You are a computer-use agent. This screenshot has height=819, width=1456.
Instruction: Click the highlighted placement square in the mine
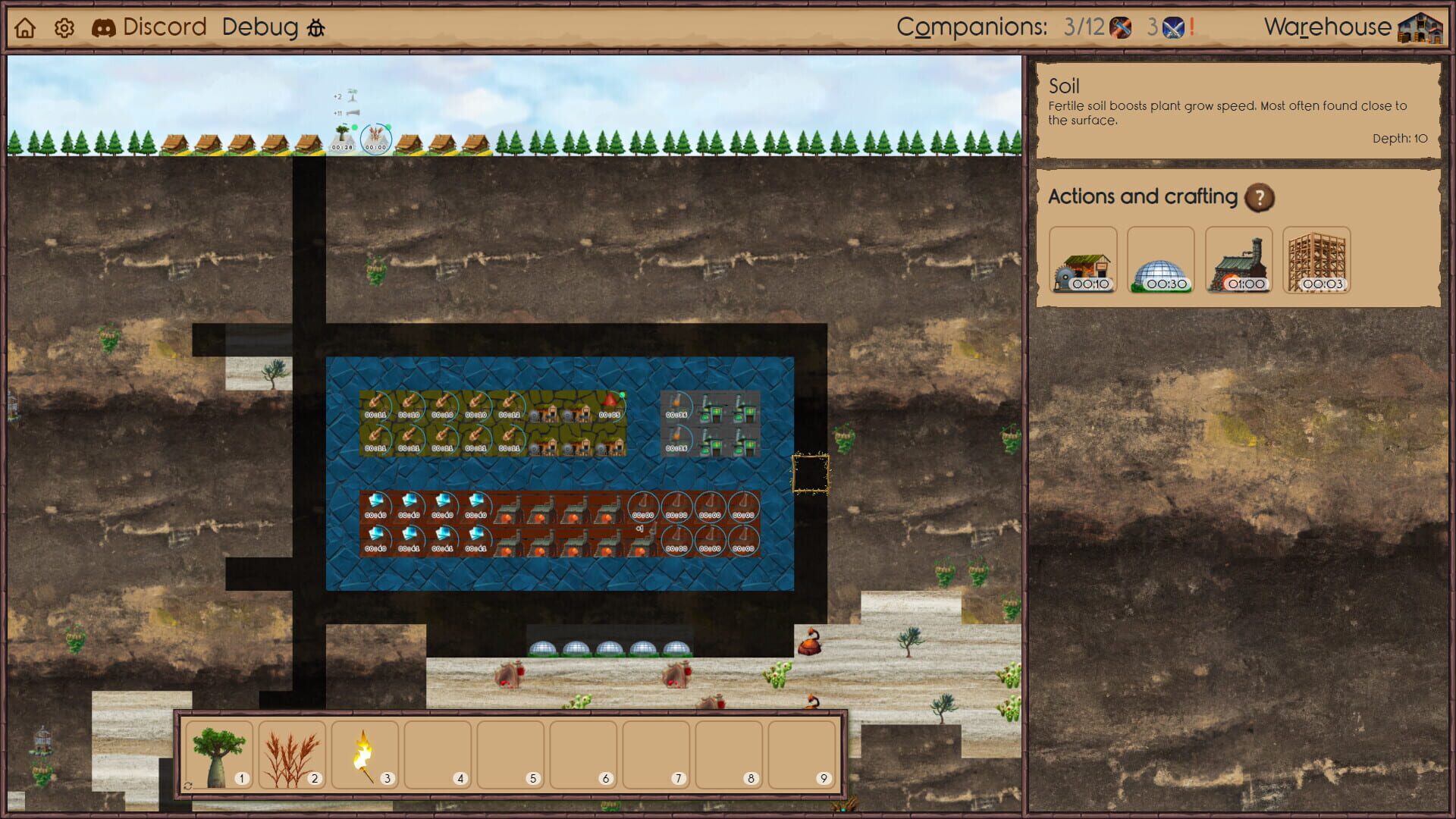pyautogui.click(x=810, y=472)
